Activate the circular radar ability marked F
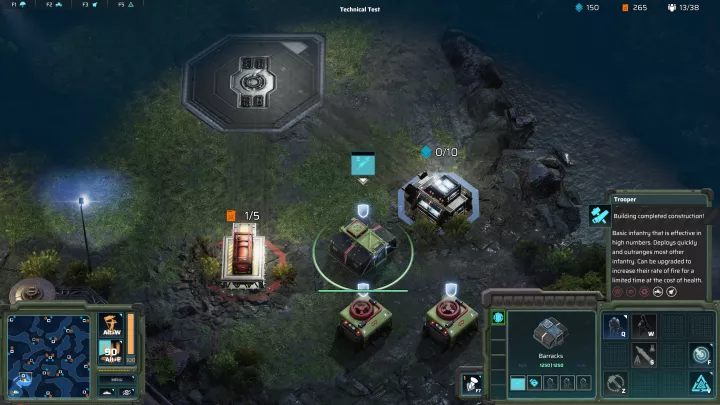 pyautogui.click(x=699, y=355)
